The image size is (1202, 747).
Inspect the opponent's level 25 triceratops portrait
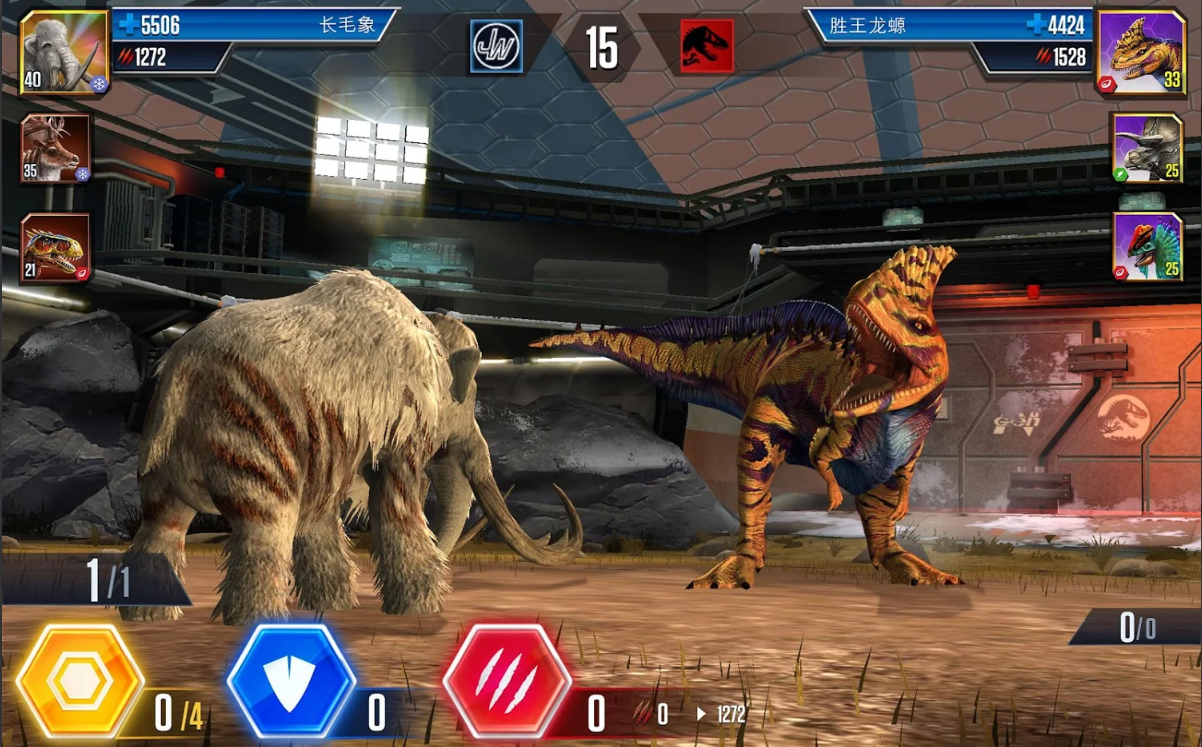pos(1147,148)
